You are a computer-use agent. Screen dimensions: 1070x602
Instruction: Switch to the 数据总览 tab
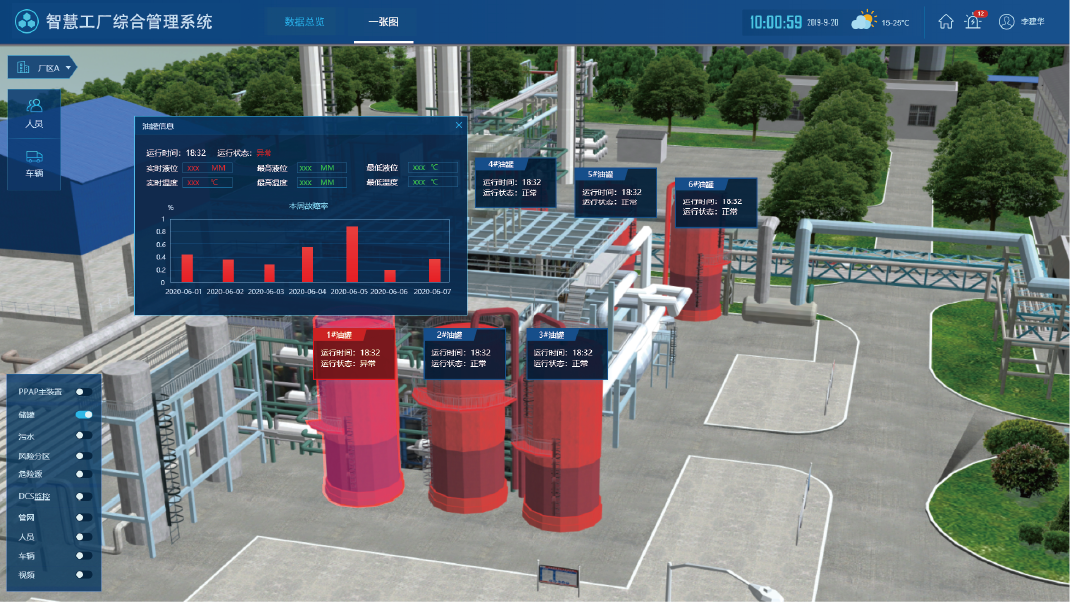pyautogui.click(x=304, y=21)
